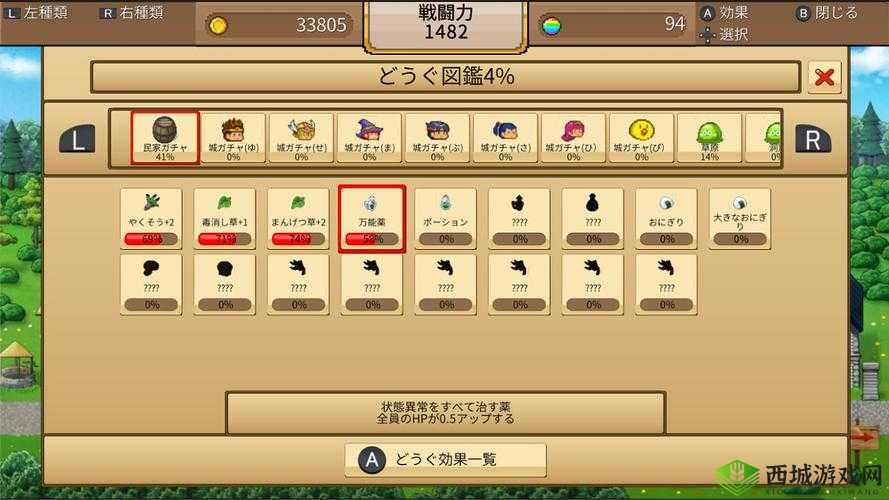Screen dimensions: 889x500
Task: Choose the 城ガチャ(ま) witch hat category
Action: (369, 138)
